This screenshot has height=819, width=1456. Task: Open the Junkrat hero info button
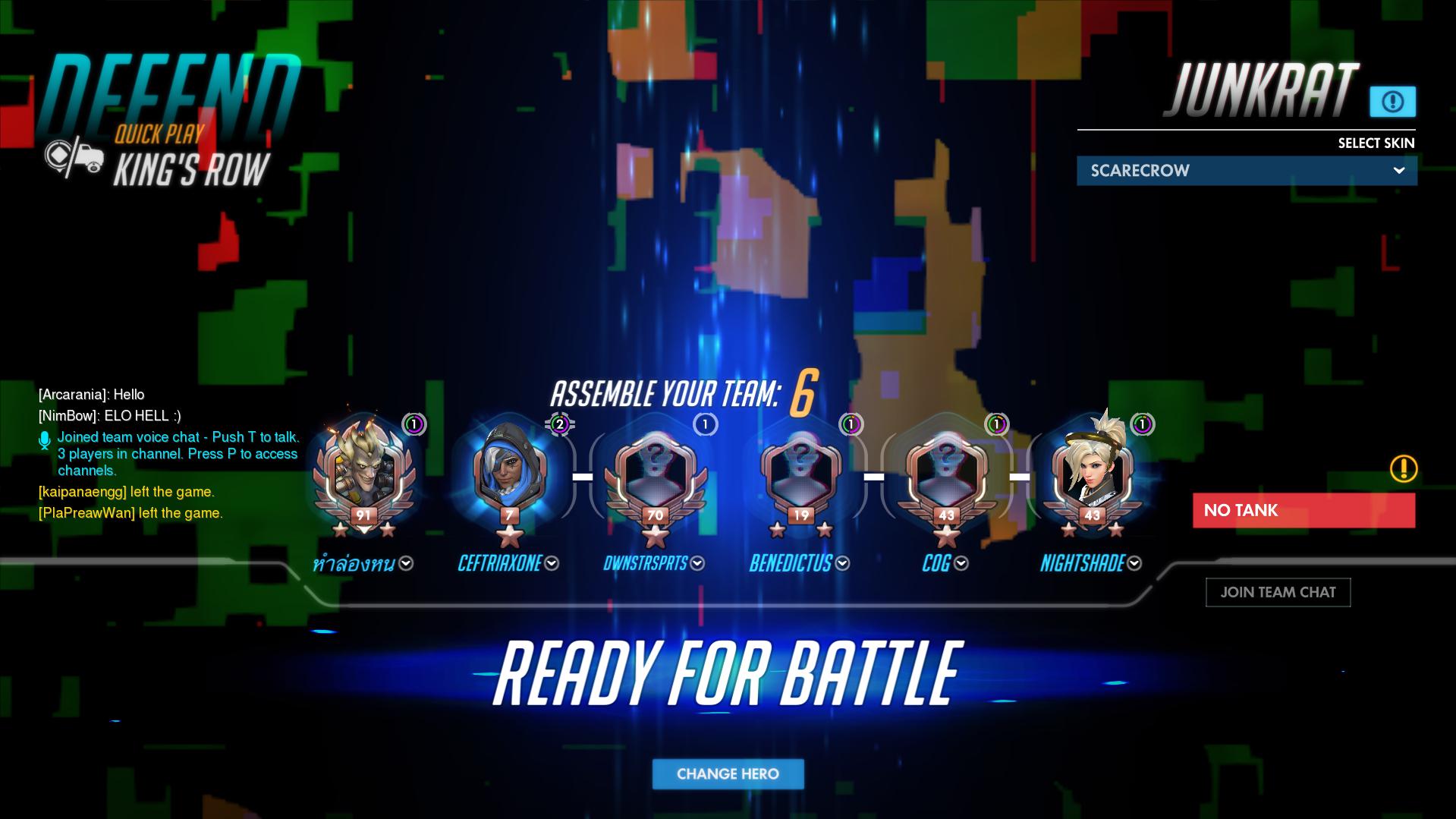click(x=1392, y=102)
